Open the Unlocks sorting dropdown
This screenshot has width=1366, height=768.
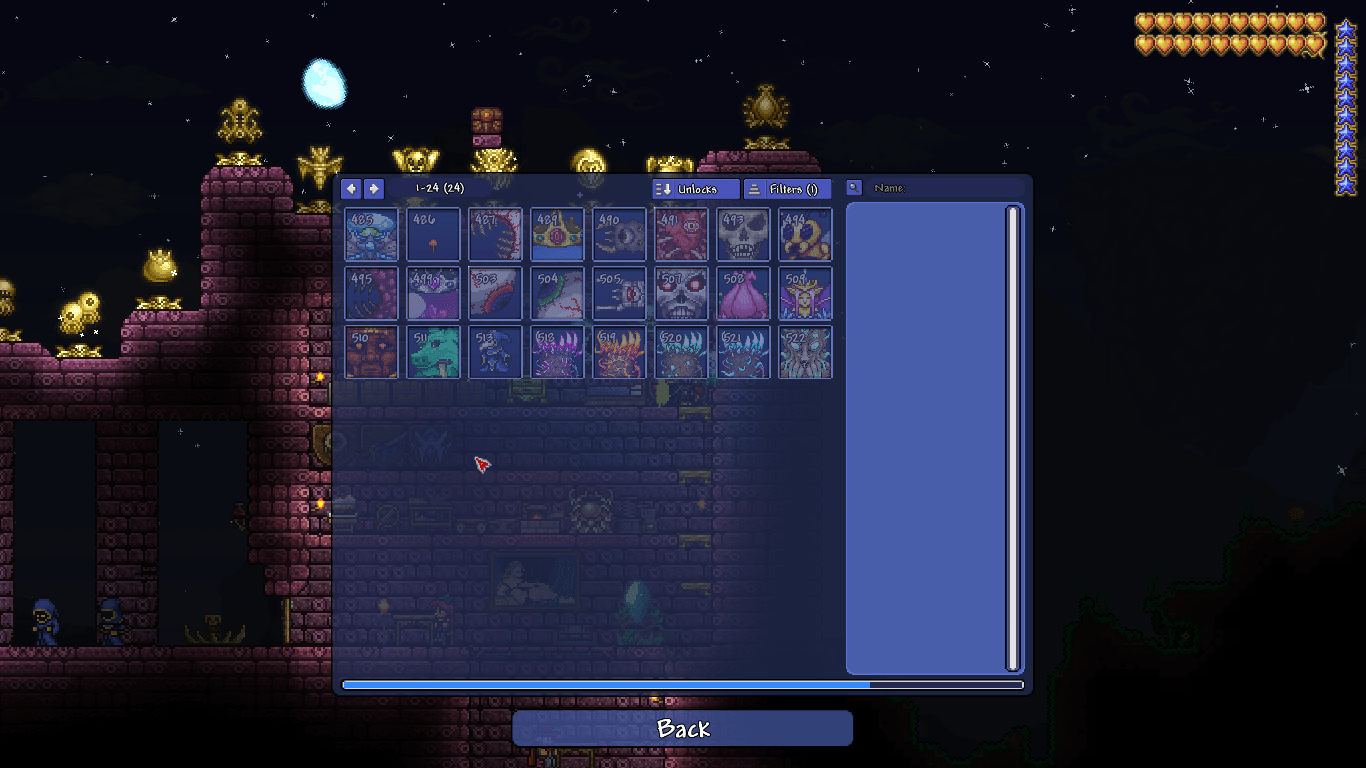pyautogui.click(x=694, y=188)
